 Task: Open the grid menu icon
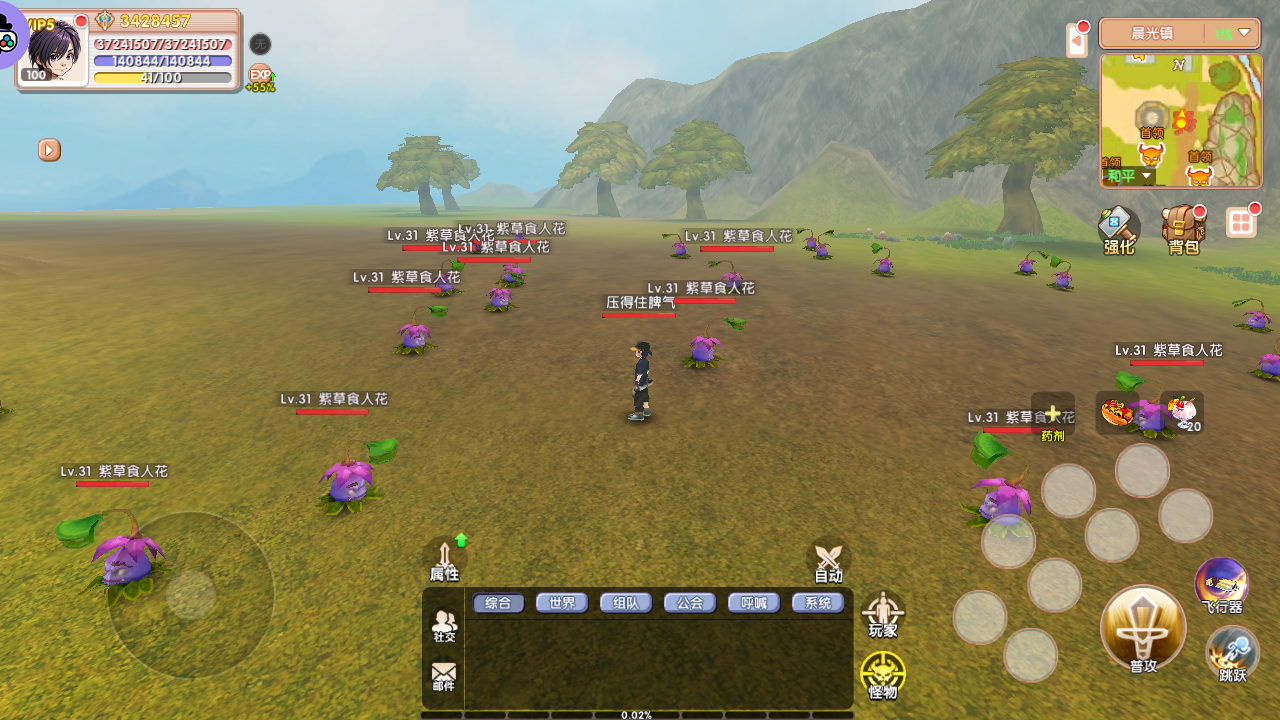click(x=1241, y=223)
